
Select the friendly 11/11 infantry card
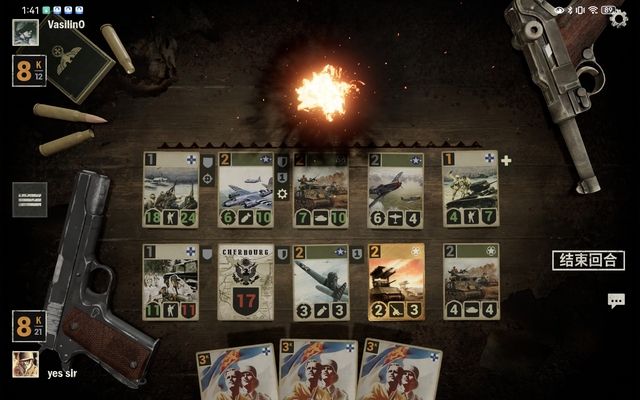tap(170, 281)
